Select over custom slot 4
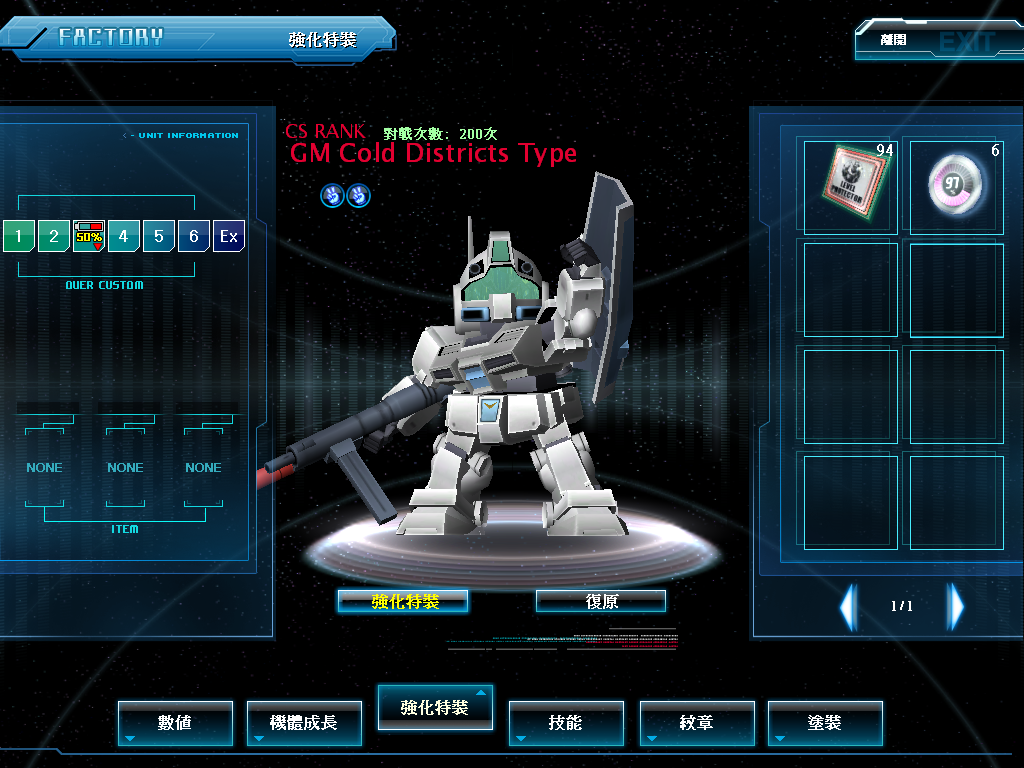The width and height of the screenshot is (1024, 768). coord(124,237)
